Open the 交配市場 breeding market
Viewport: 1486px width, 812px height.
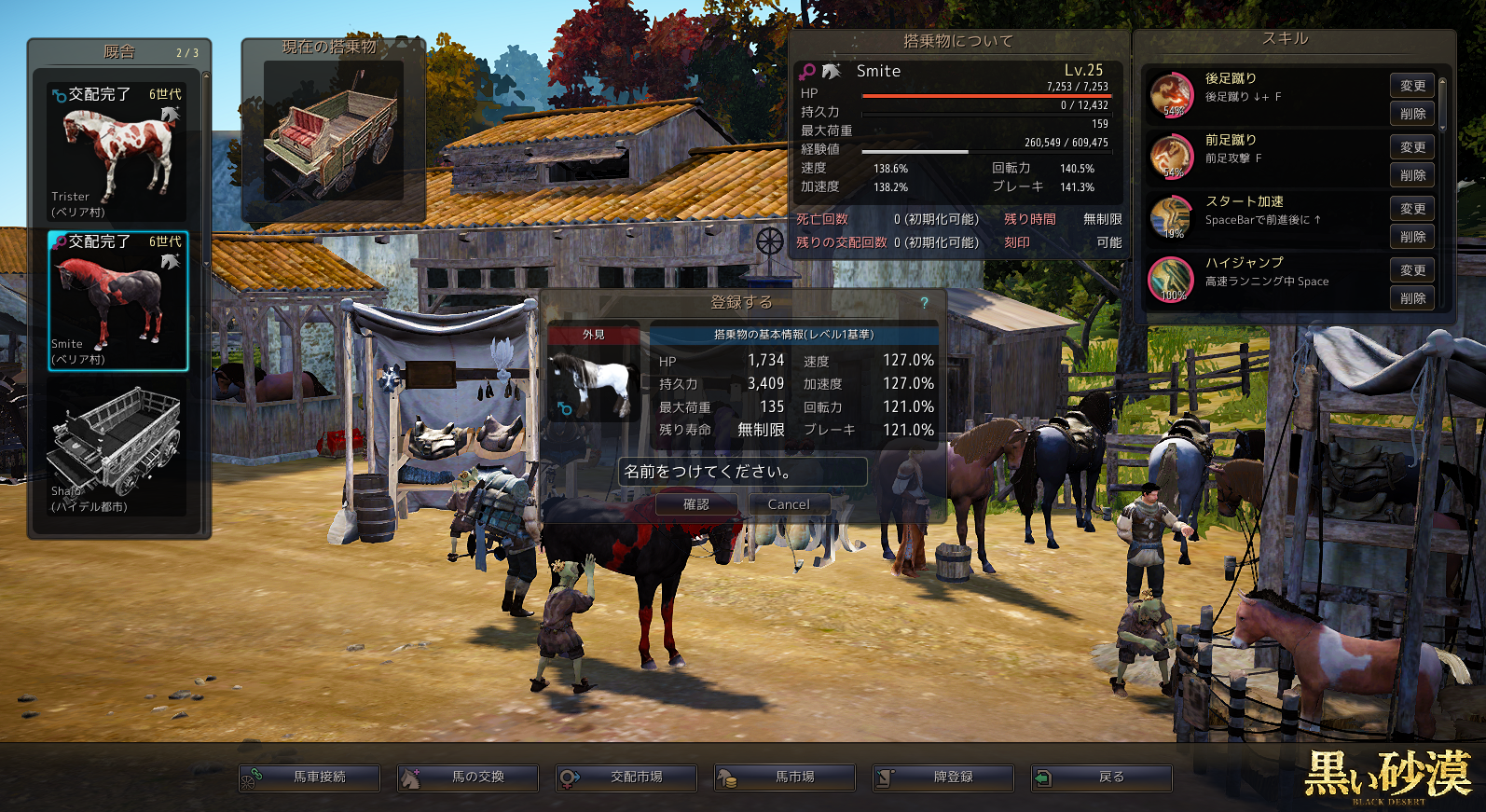coord(626,778)
